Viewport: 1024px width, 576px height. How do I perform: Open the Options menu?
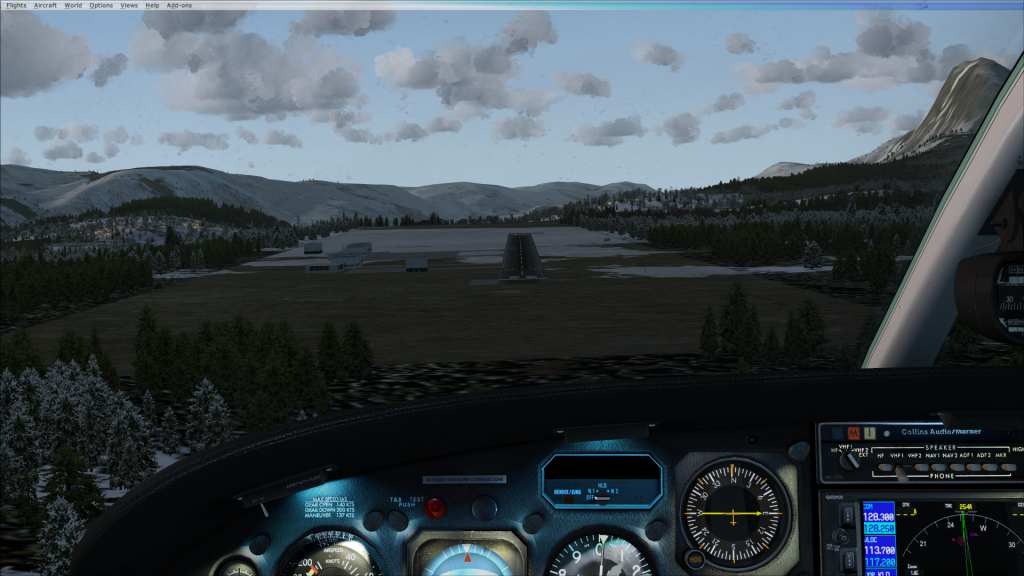point(101,5)
